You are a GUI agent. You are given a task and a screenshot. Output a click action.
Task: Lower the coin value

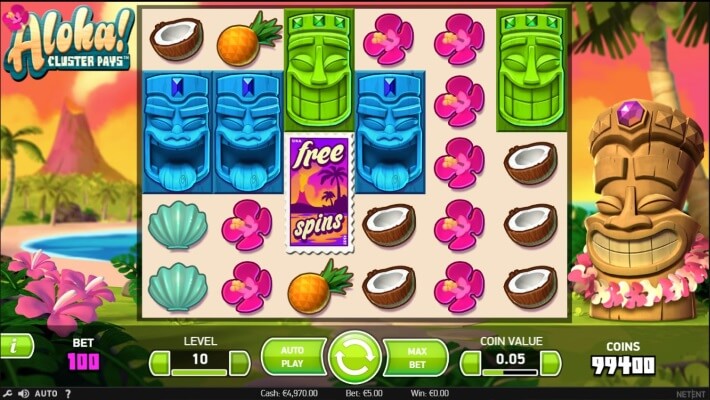point(471,363)
